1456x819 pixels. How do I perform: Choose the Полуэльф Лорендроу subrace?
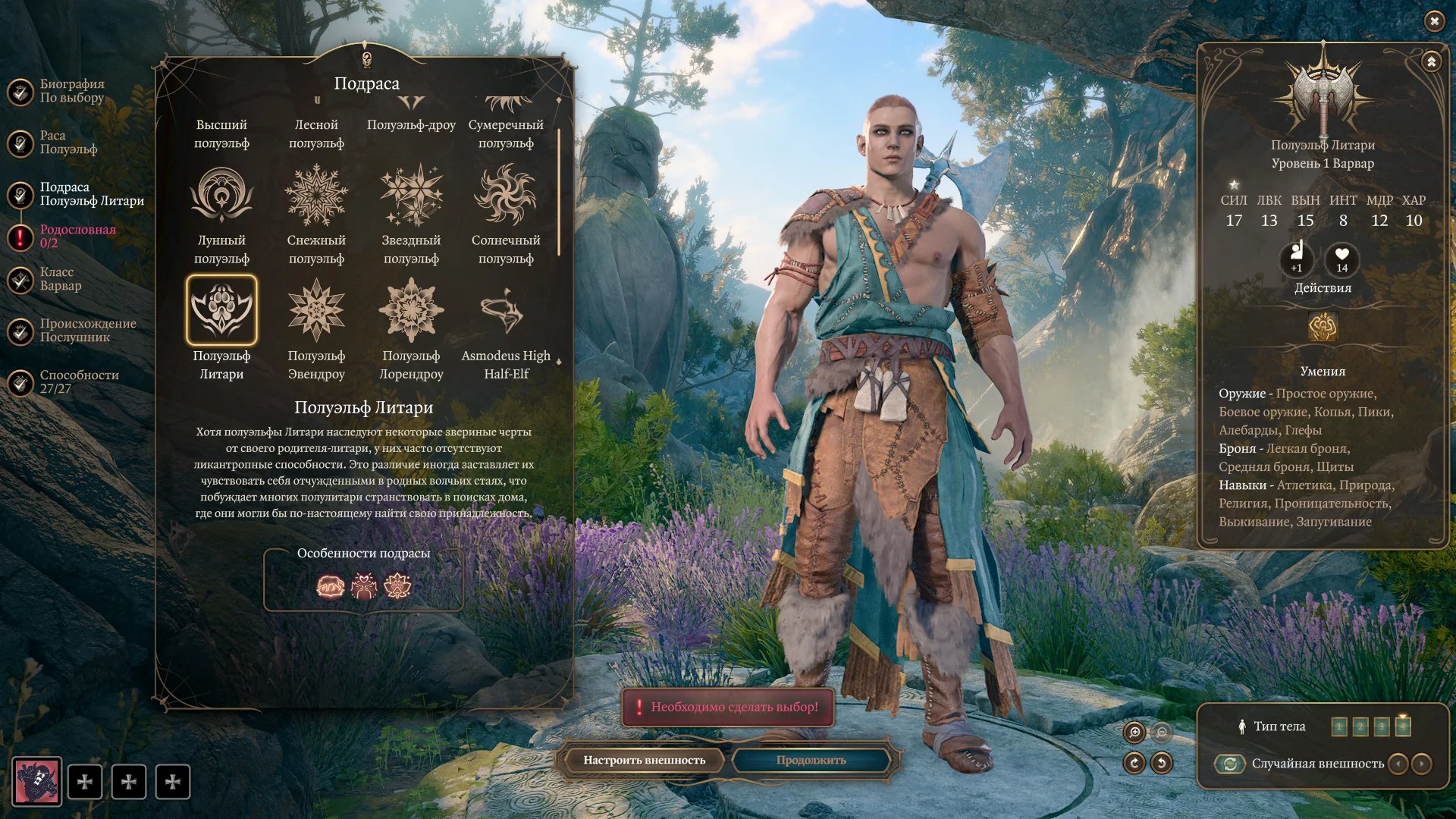point(411,310)
